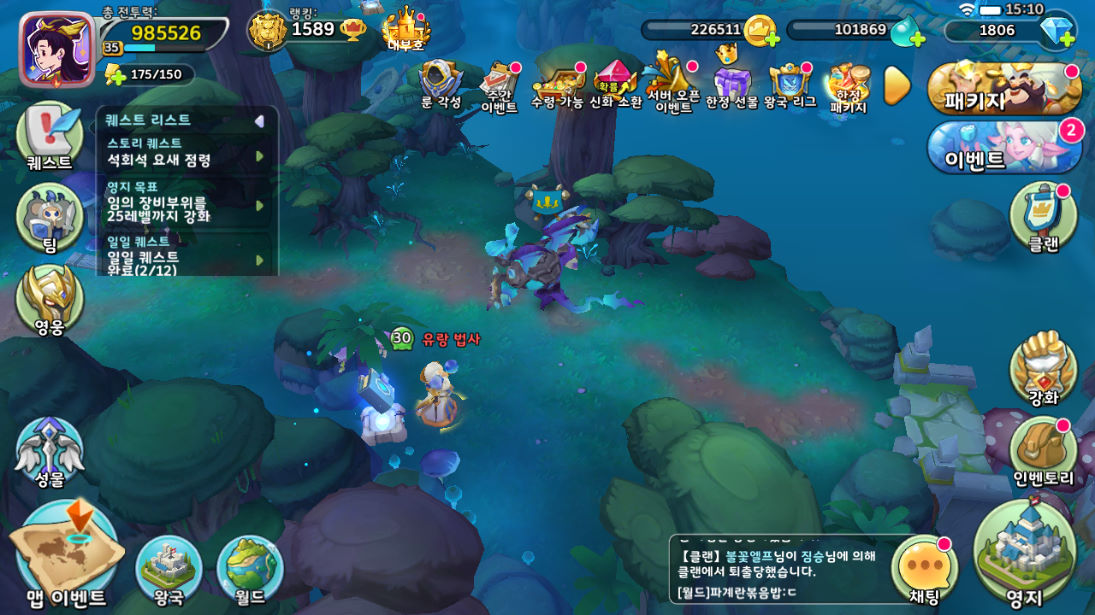The image size is (1095, 615).
Task: Open the 인벤토리 inventory bag
Action: click(1043, 451)
